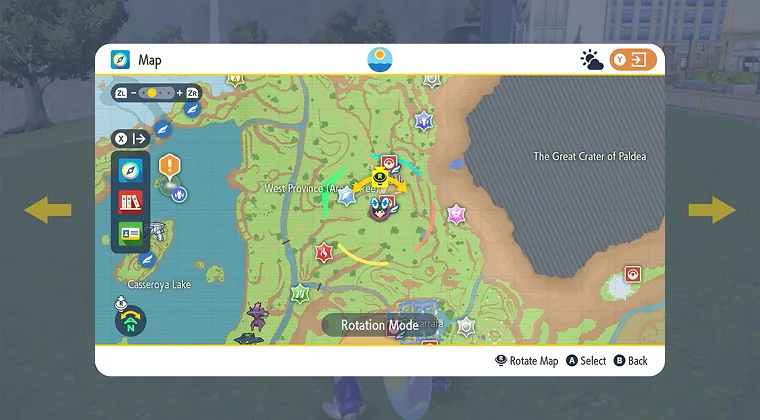Open the red Pokédex books icon
The height and width of the screenshot is (420, 760).
pos(129,202)
